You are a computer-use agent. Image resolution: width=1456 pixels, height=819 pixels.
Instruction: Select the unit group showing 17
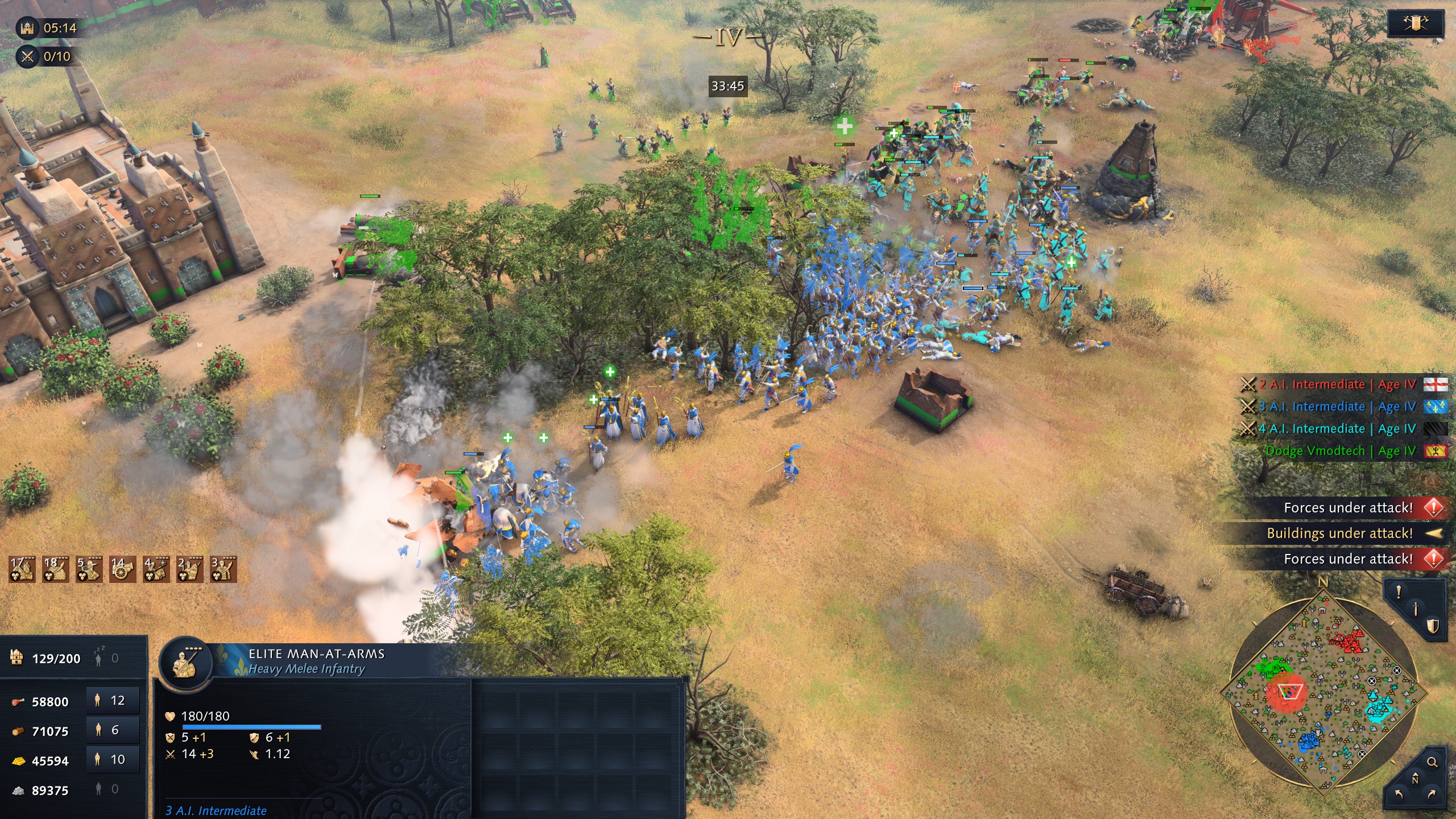(x=22, y=569)
